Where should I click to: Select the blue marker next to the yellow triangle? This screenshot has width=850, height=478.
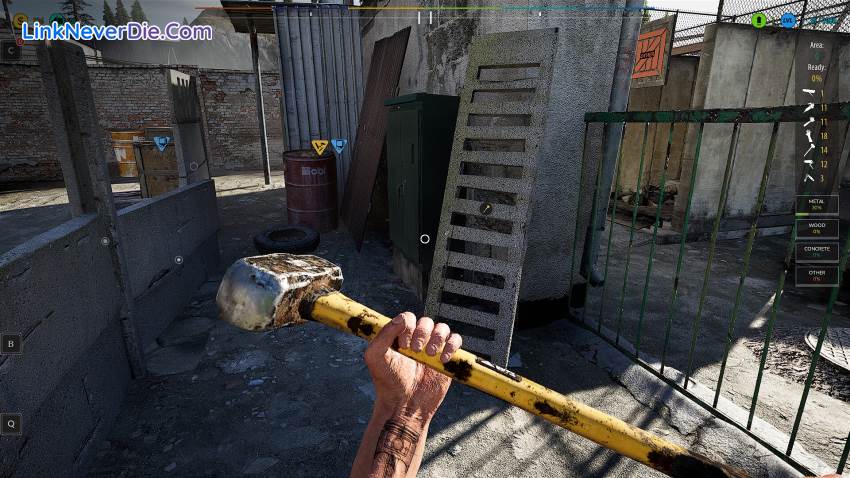point(339,146)
